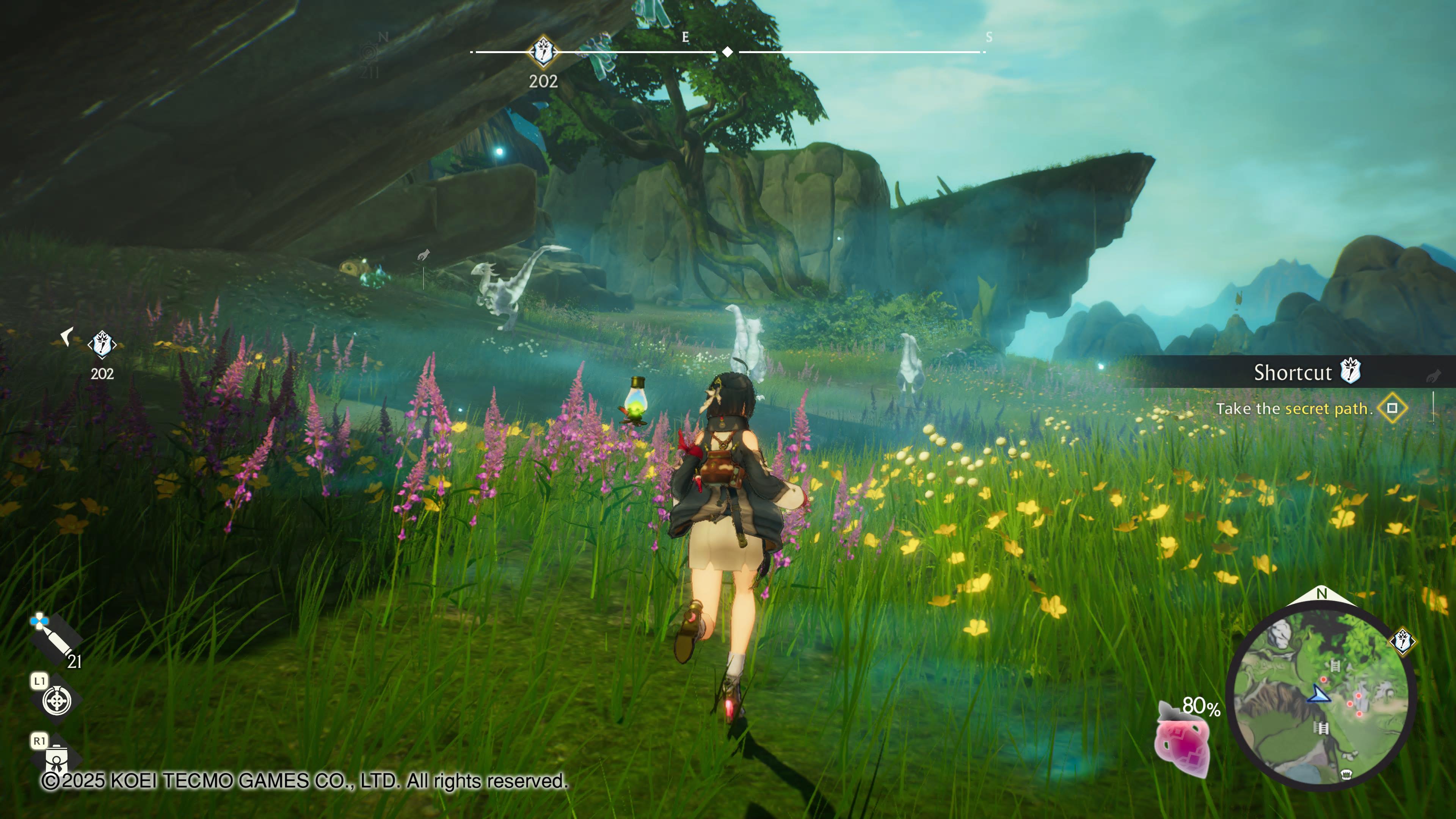
Task: Activate the crosshair targeting icon
Action: point(57,701)
